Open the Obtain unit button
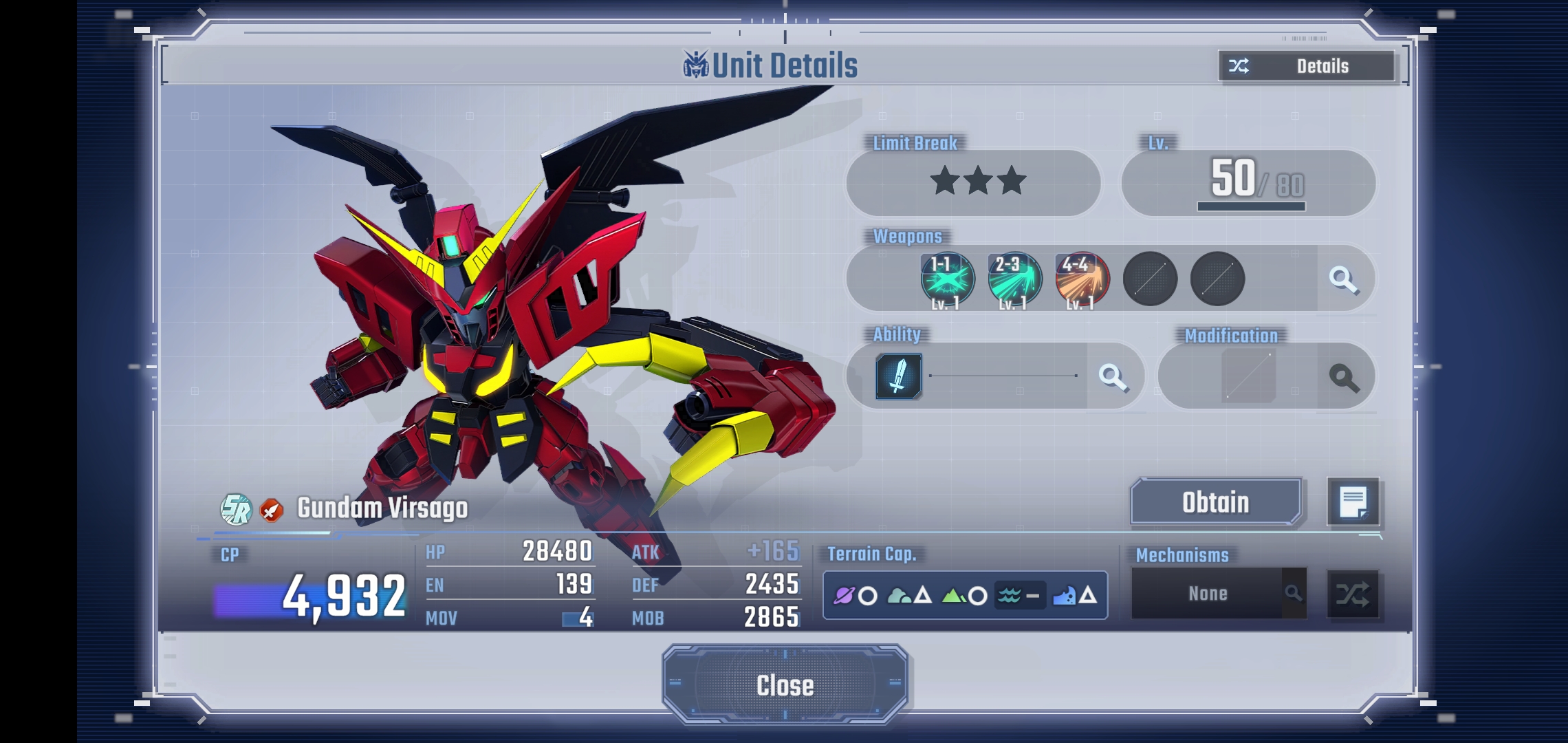This screenshot has width=1568, height=743. click(x=1215, y=502)
